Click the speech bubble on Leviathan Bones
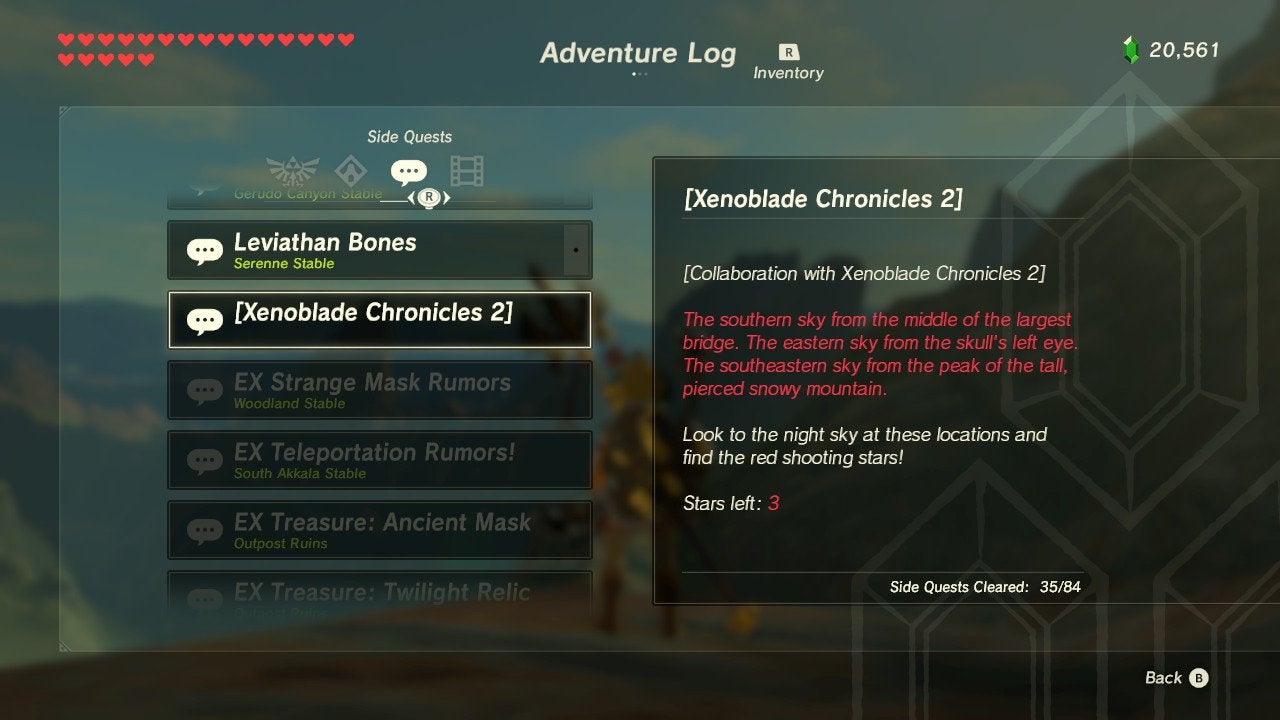The image size is (1280, 720). (x=203, y=249)
